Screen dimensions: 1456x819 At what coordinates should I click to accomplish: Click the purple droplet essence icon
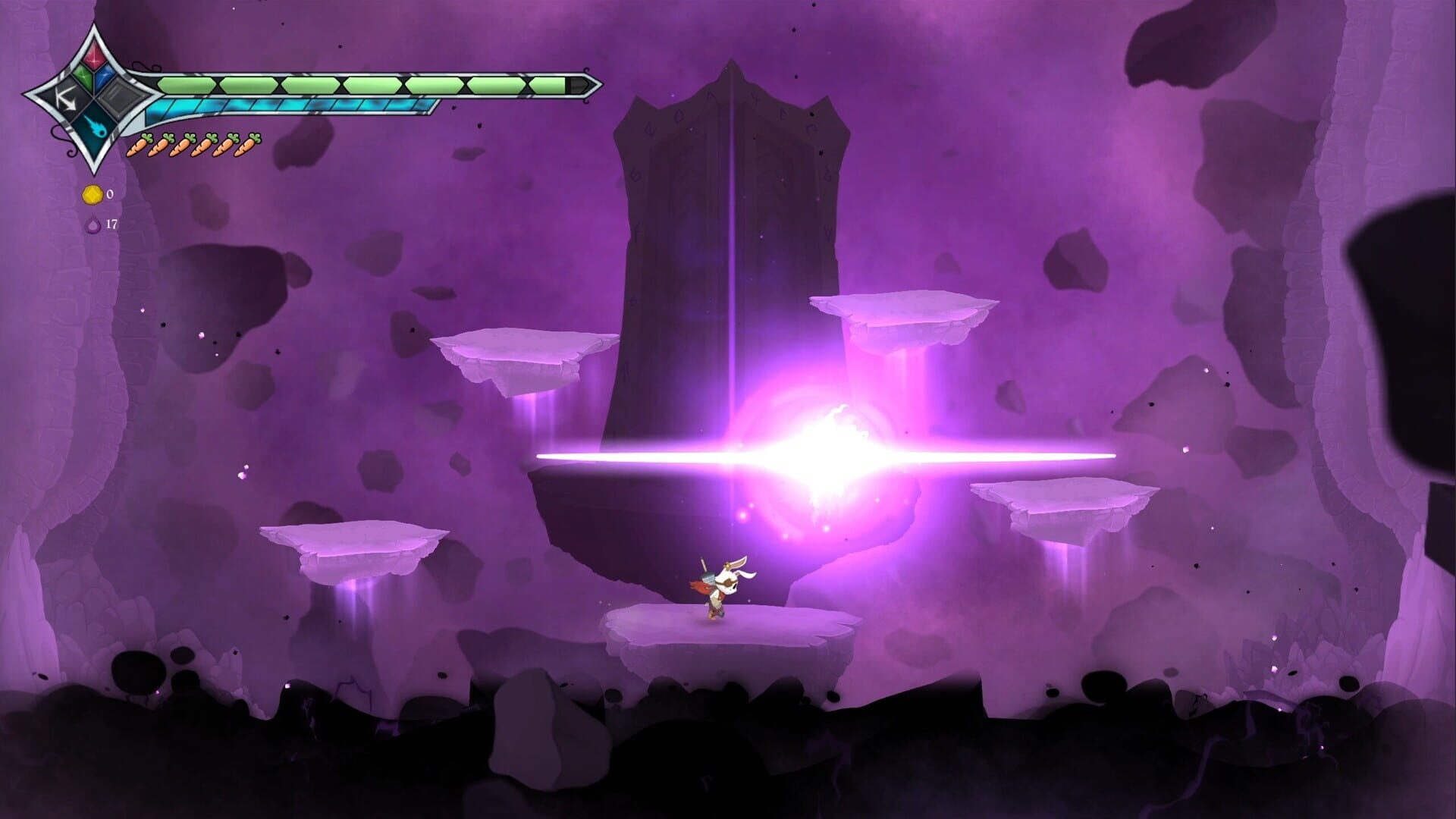93,225
